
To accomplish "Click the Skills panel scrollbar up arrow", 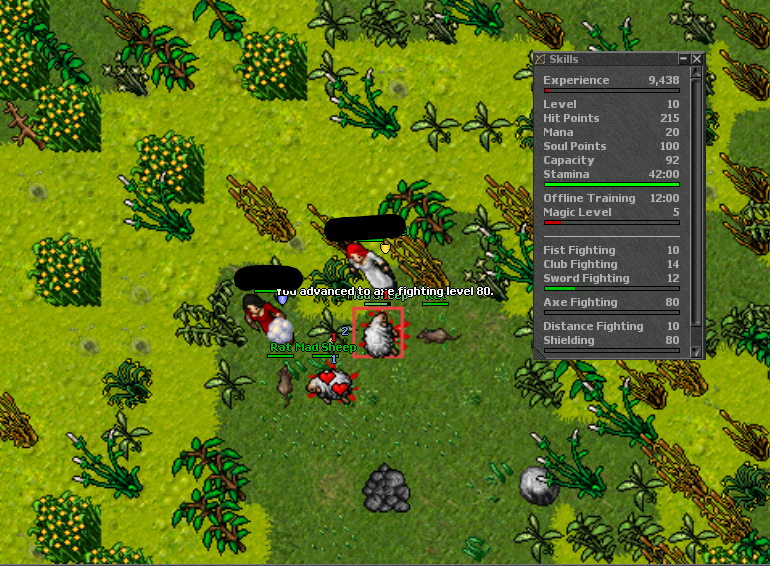I will coord(697,74).
